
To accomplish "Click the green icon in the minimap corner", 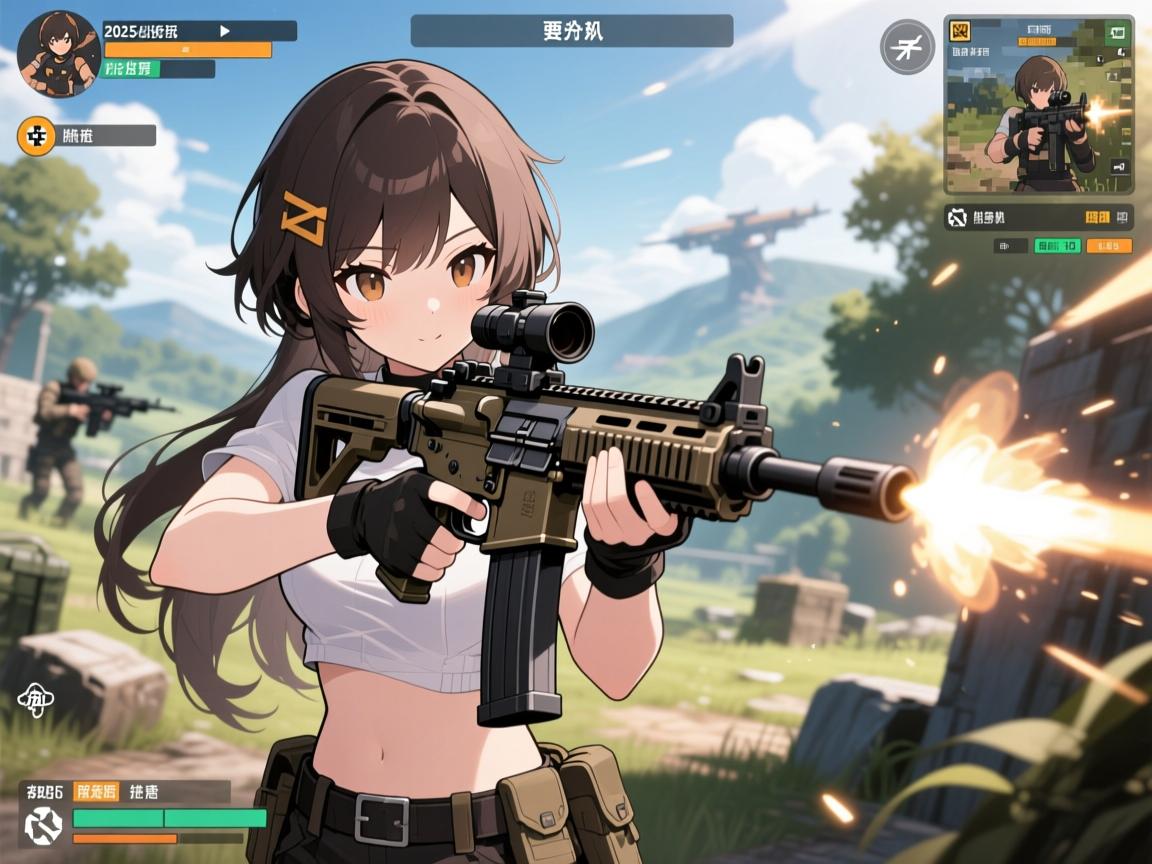I will click(x=1116, y=32).
